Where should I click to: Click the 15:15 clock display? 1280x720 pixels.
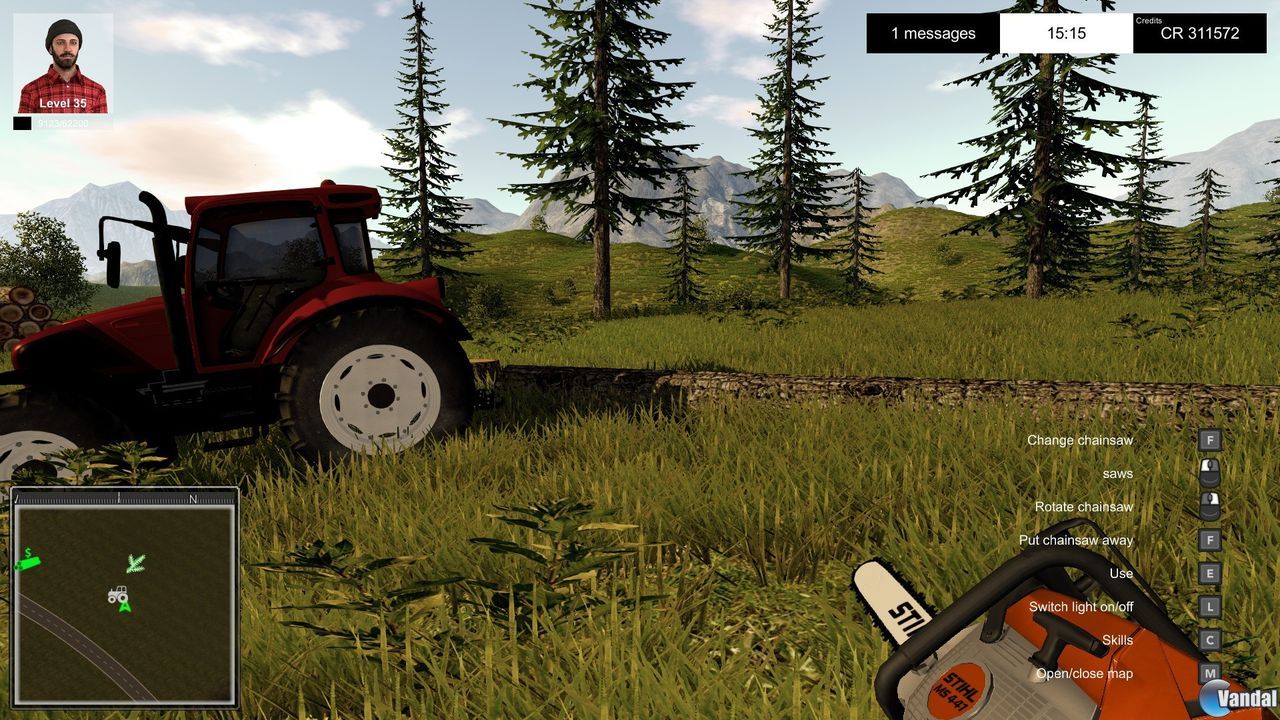point(1066,33)
